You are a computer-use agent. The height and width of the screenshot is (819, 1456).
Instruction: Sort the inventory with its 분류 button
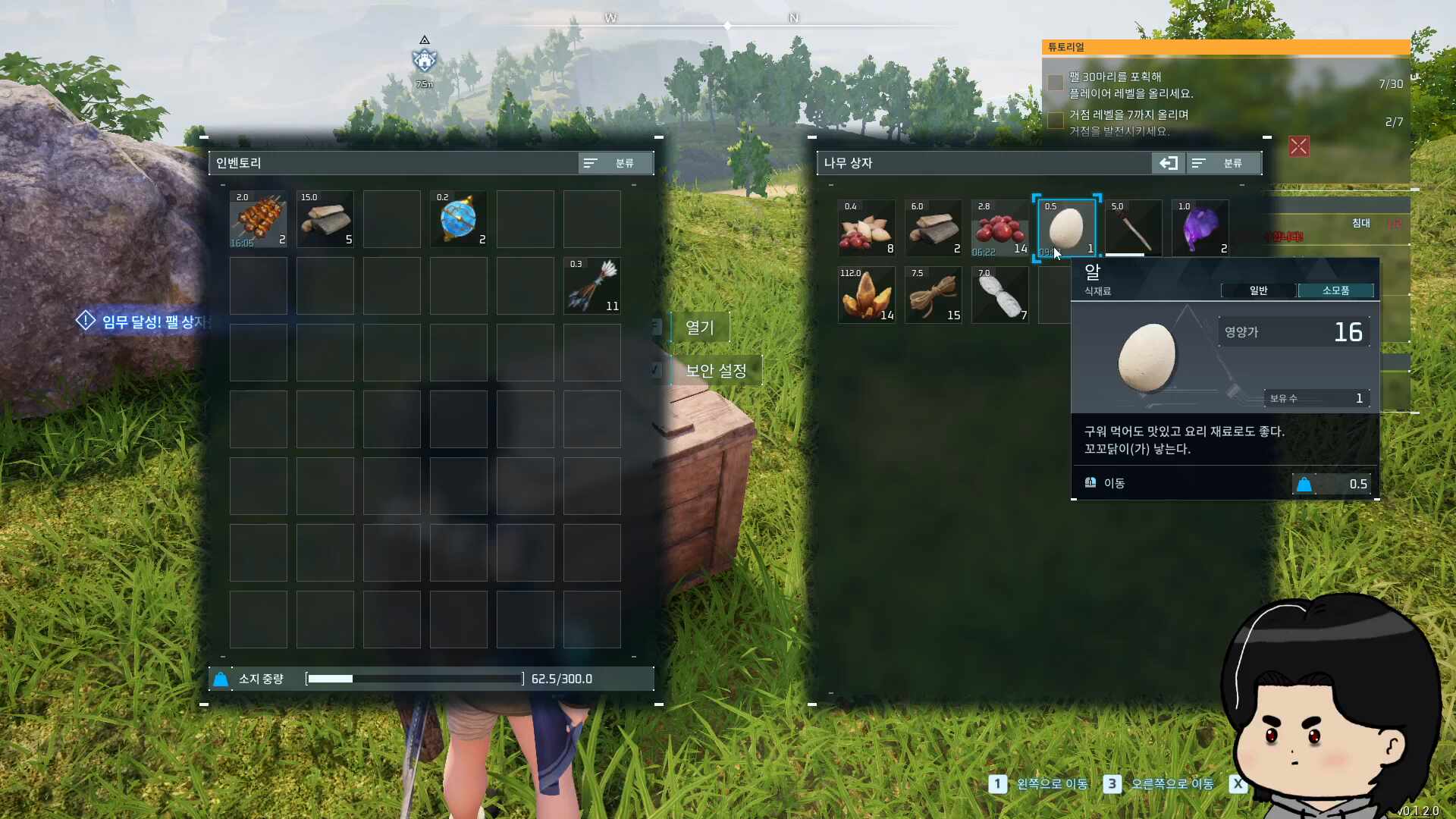pos(615,163)
